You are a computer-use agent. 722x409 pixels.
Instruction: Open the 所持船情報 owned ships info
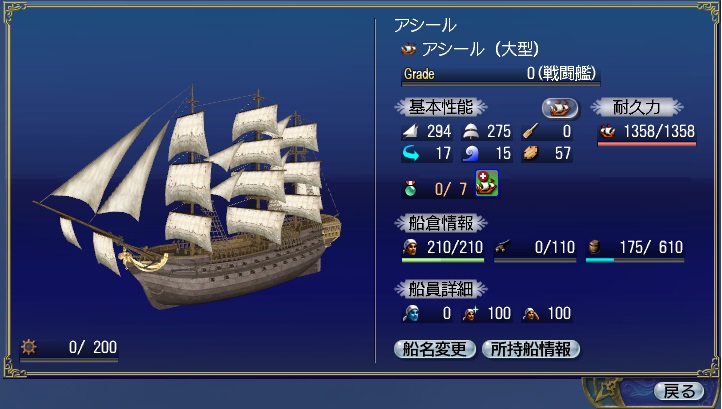[530, 349]
